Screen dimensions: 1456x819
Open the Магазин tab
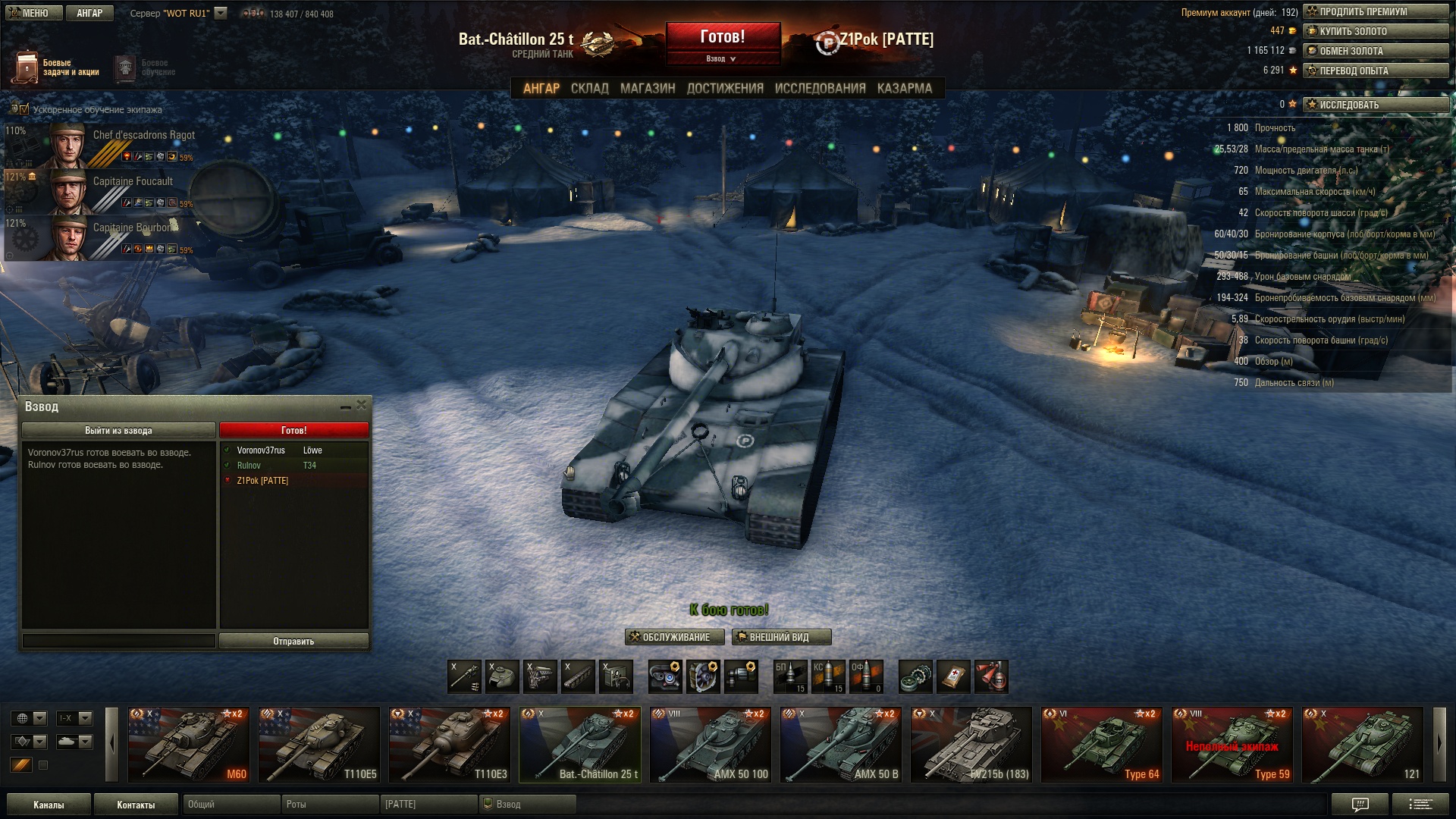point(648,89)
